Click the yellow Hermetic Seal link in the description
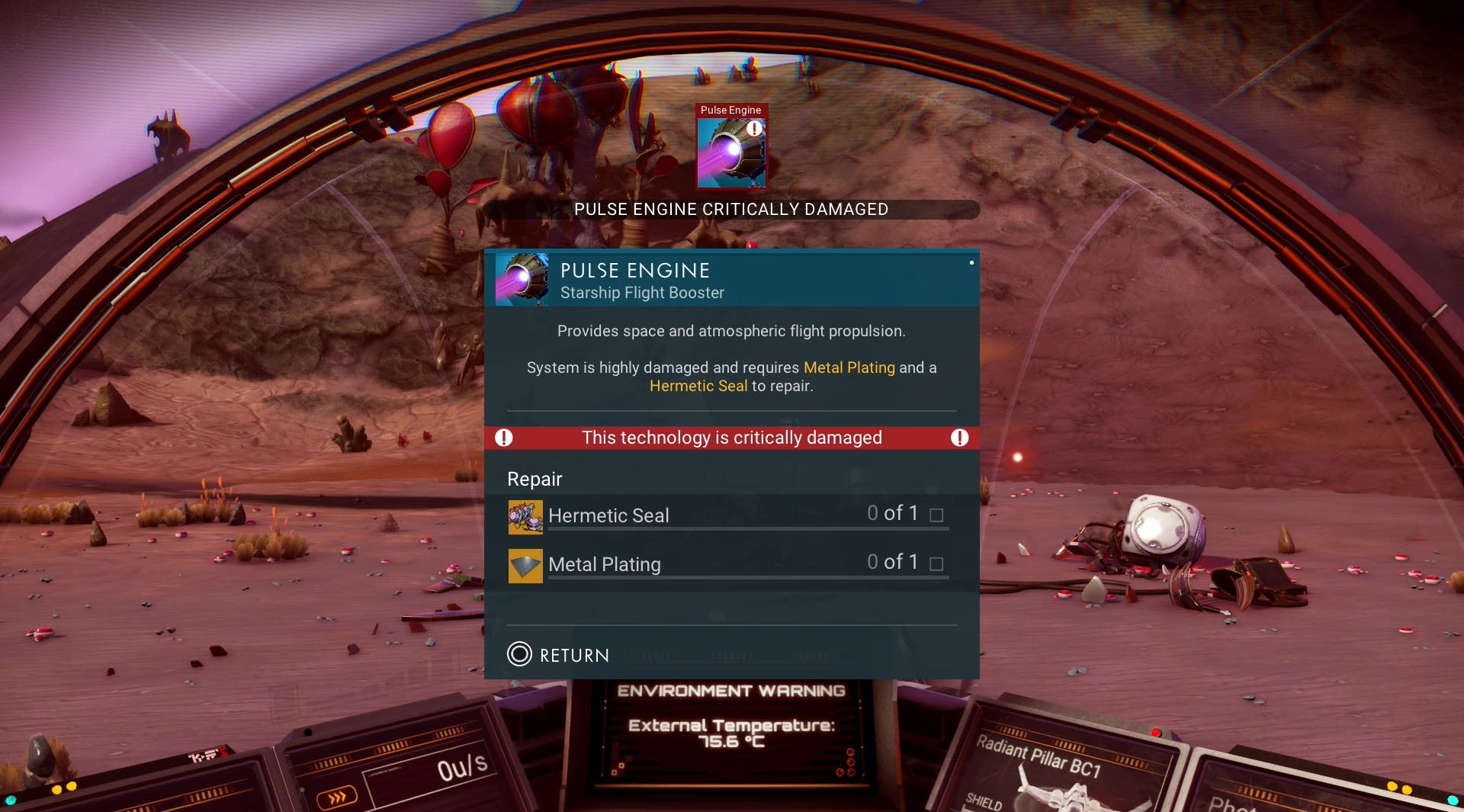This screenshot has height=812, width=1464. (x=698, y=386)
